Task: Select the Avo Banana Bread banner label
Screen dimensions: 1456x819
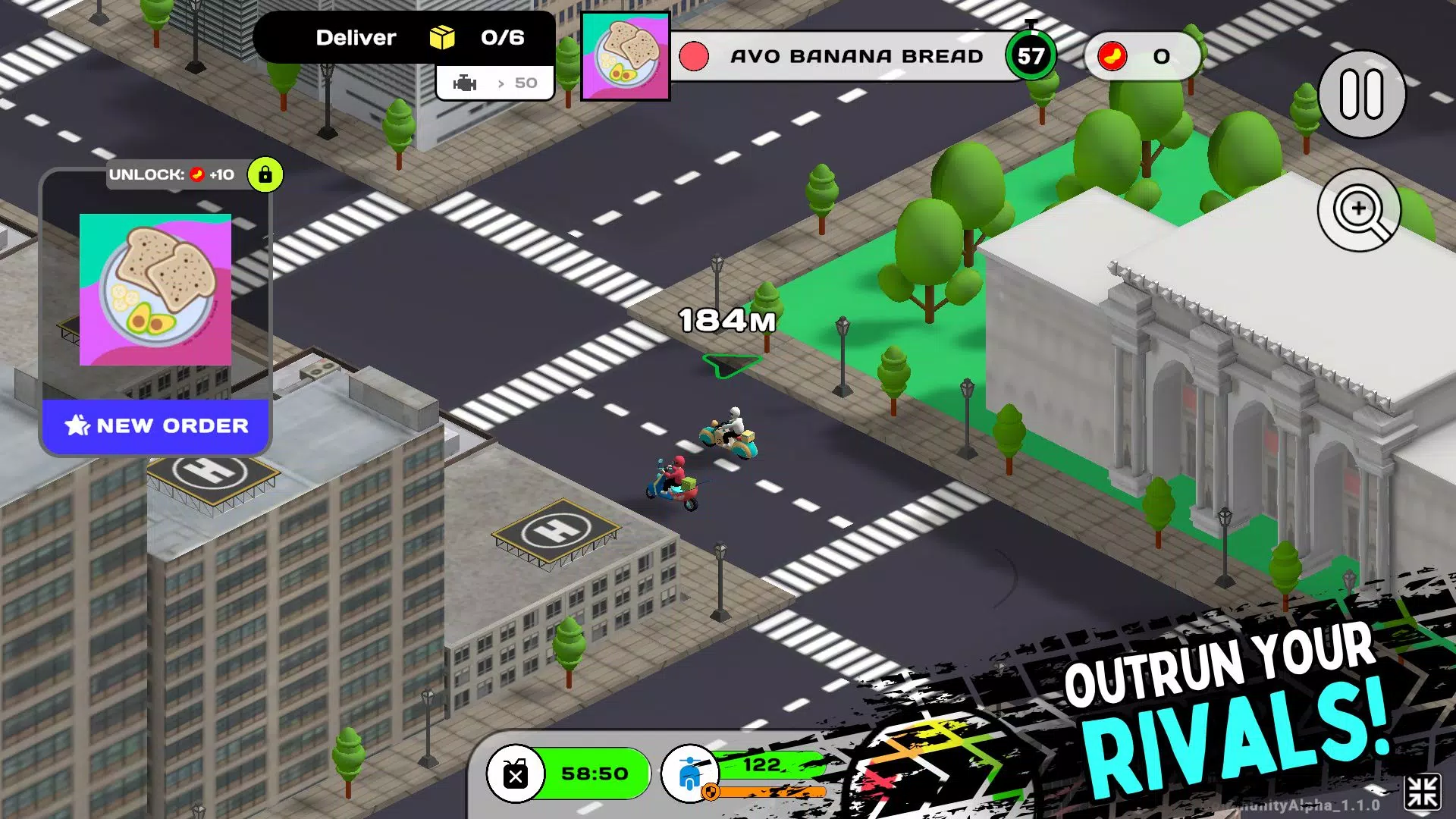Action: point(857,55)
